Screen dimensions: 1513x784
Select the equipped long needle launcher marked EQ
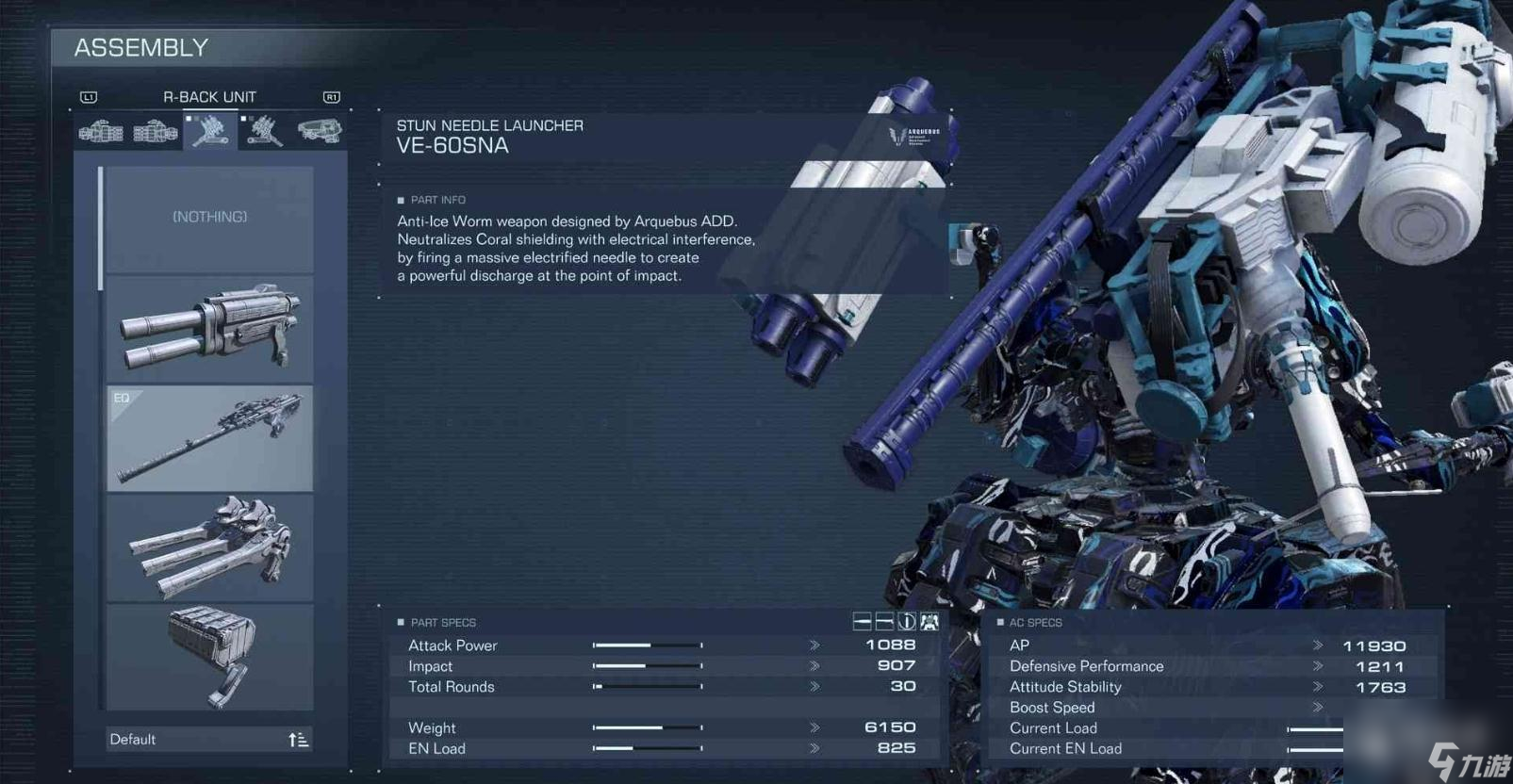tap(209, 438)
